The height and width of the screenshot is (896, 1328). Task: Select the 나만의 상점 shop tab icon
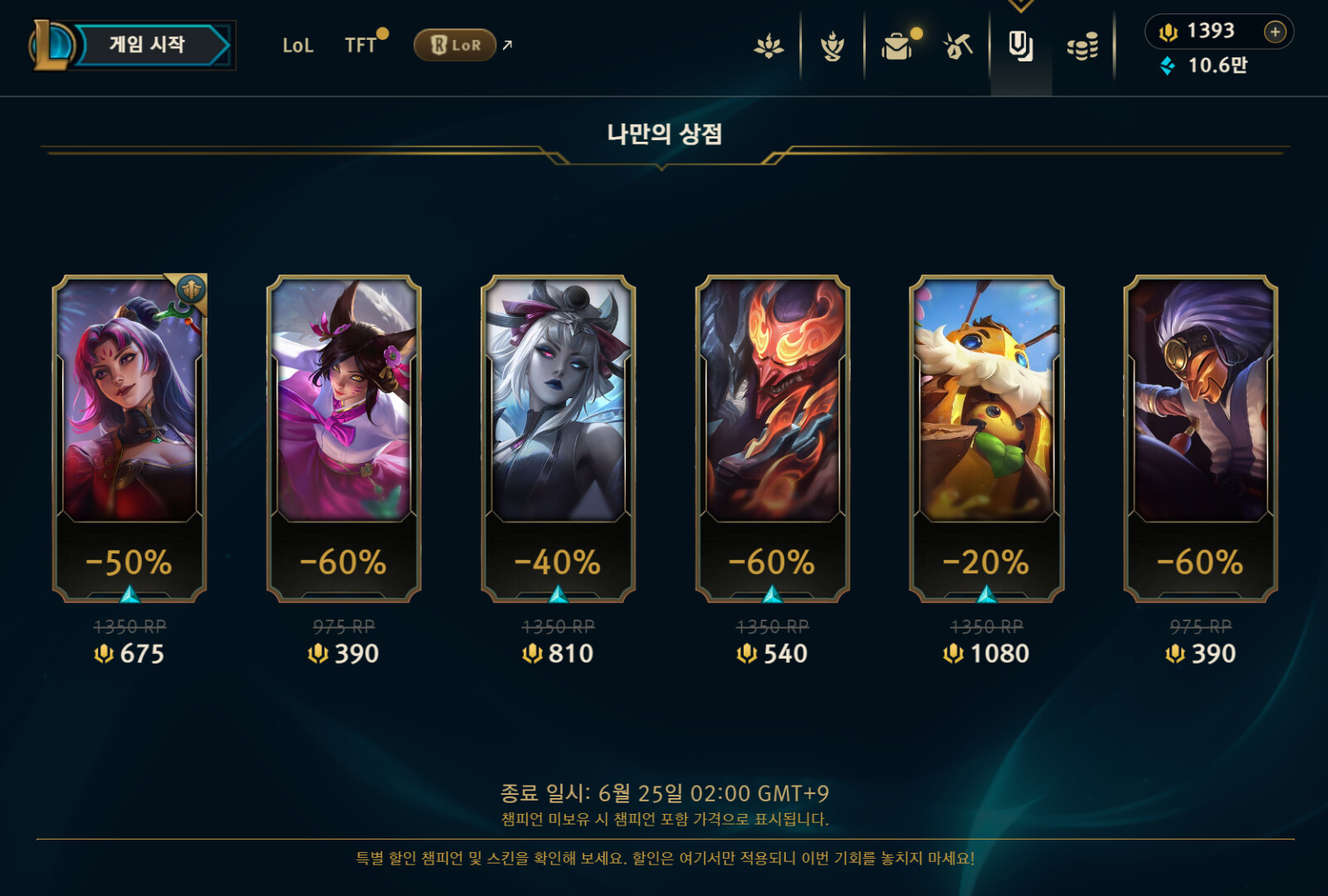(x=1020, y=46)
